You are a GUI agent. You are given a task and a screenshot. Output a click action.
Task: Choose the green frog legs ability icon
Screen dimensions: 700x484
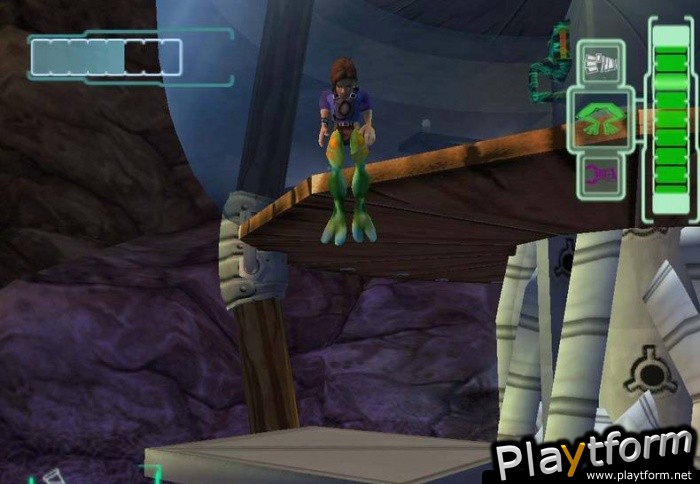pos(600,119)
